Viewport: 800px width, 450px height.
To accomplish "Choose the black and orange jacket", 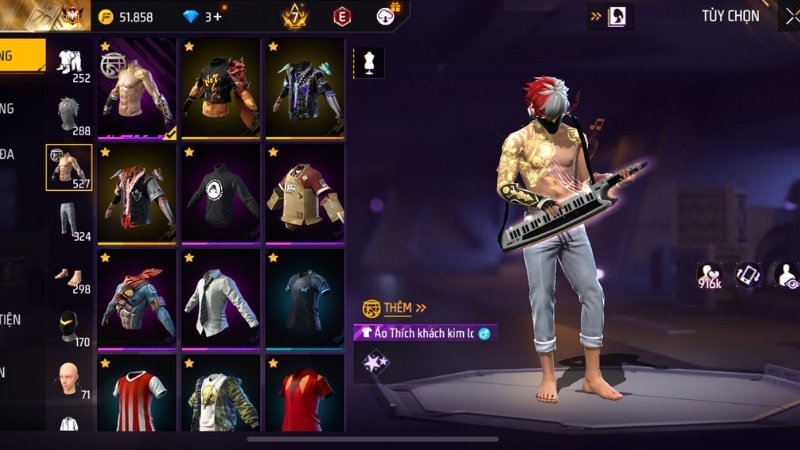I will 220,88.
